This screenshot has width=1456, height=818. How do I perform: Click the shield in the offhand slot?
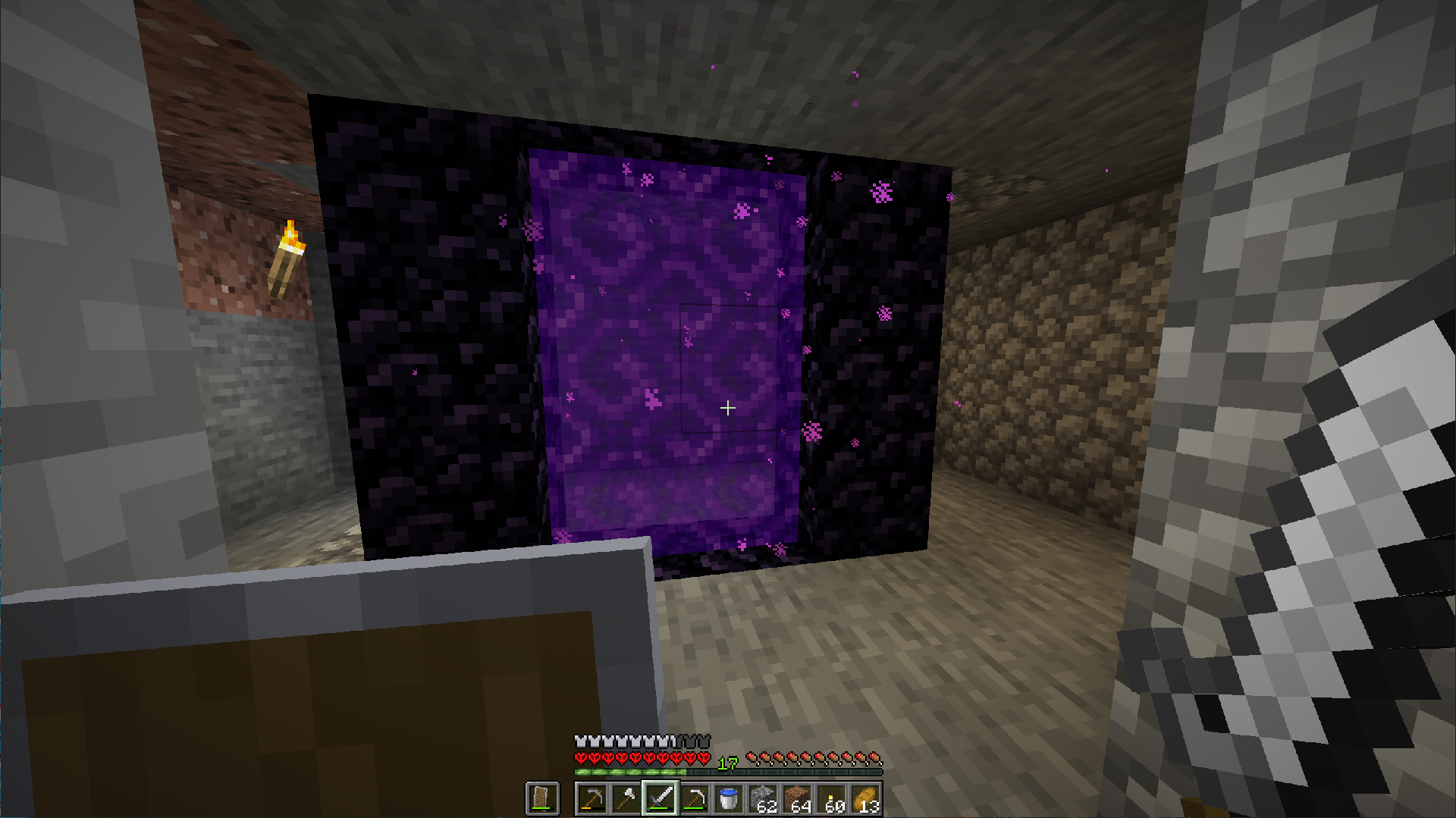point(542,798)
